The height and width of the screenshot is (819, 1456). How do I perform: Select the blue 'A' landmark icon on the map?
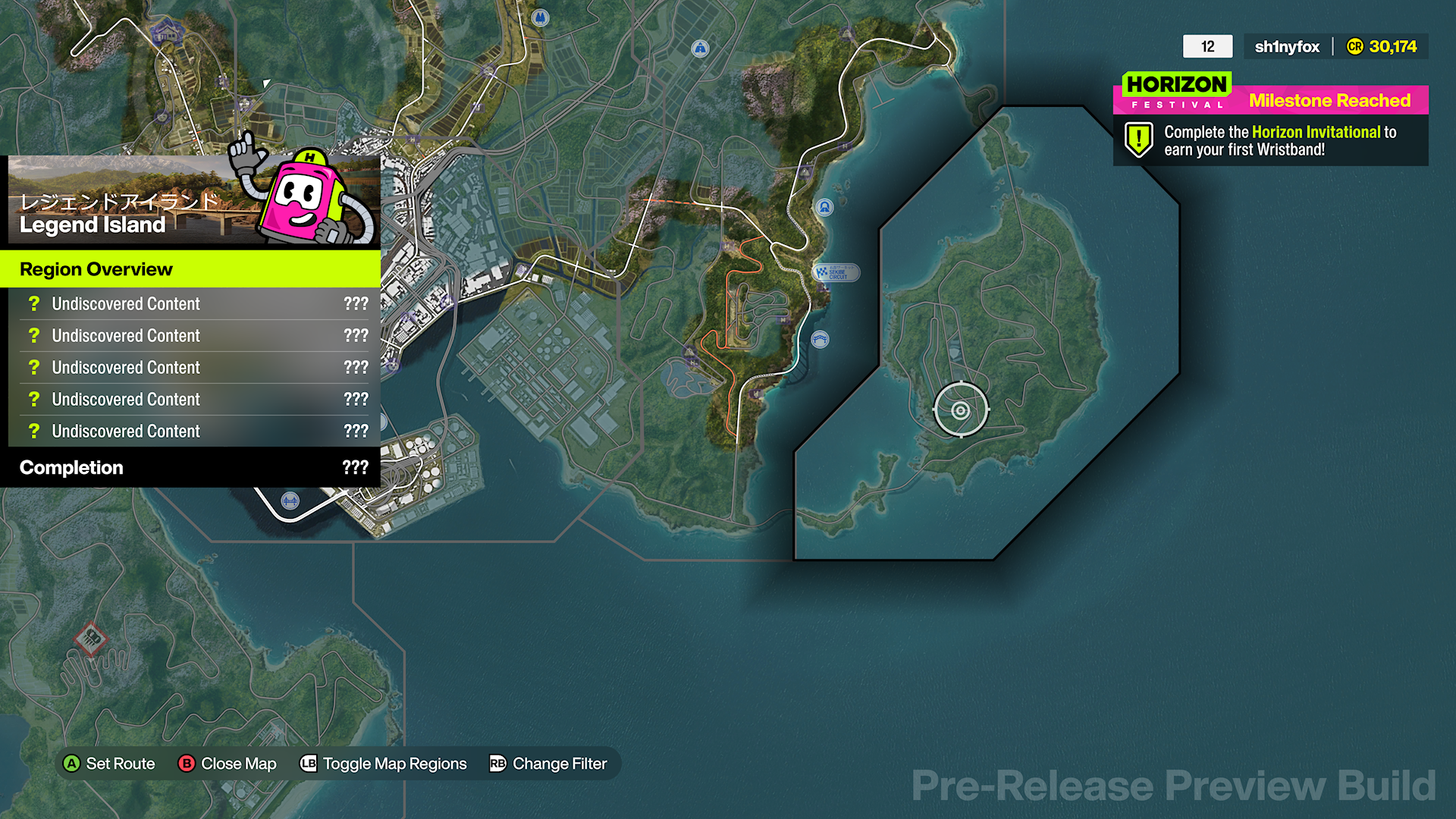(x=699, y=48)
